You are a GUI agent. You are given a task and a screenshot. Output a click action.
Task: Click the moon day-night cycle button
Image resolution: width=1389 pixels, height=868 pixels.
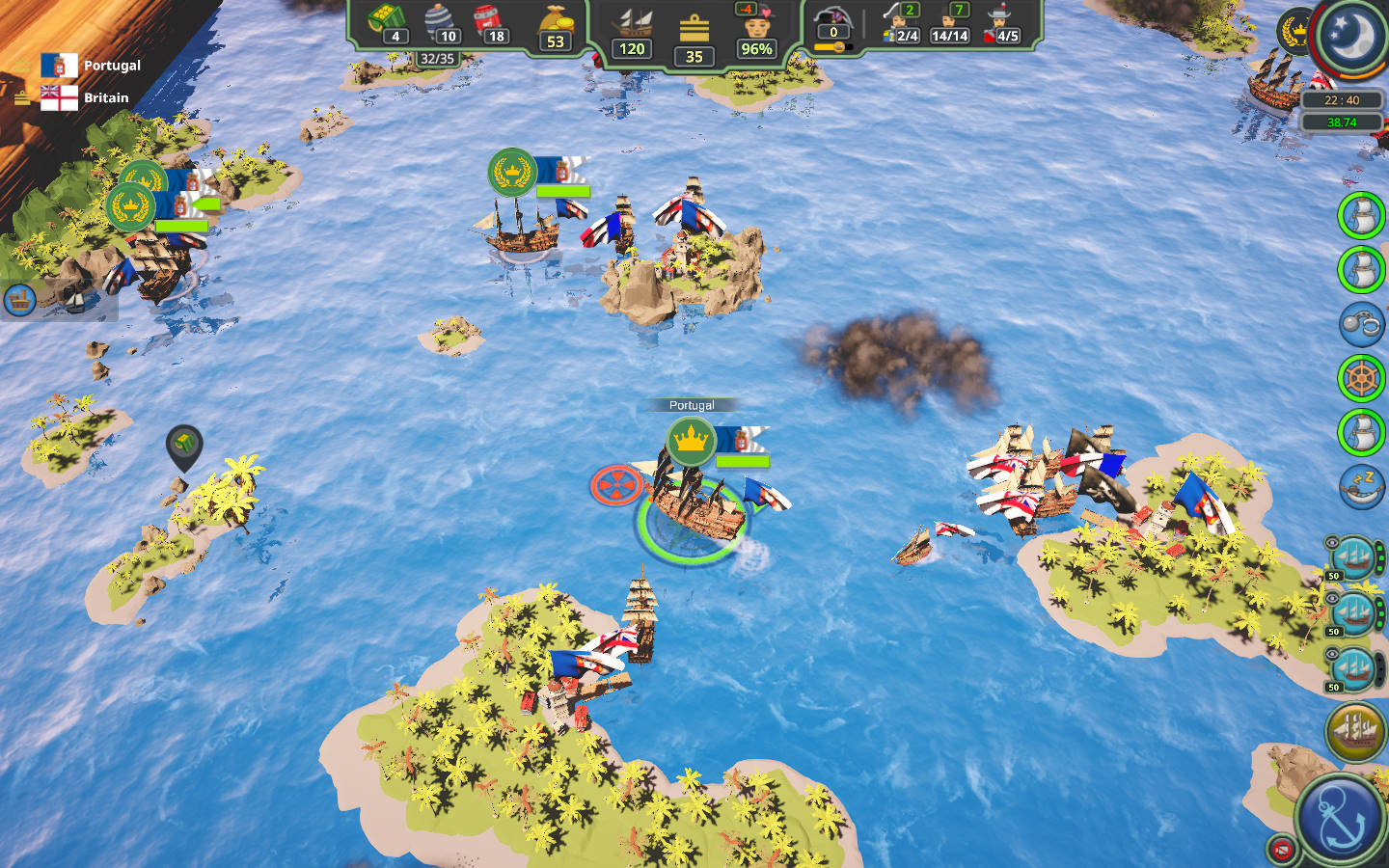click(x=1352, y=38)
